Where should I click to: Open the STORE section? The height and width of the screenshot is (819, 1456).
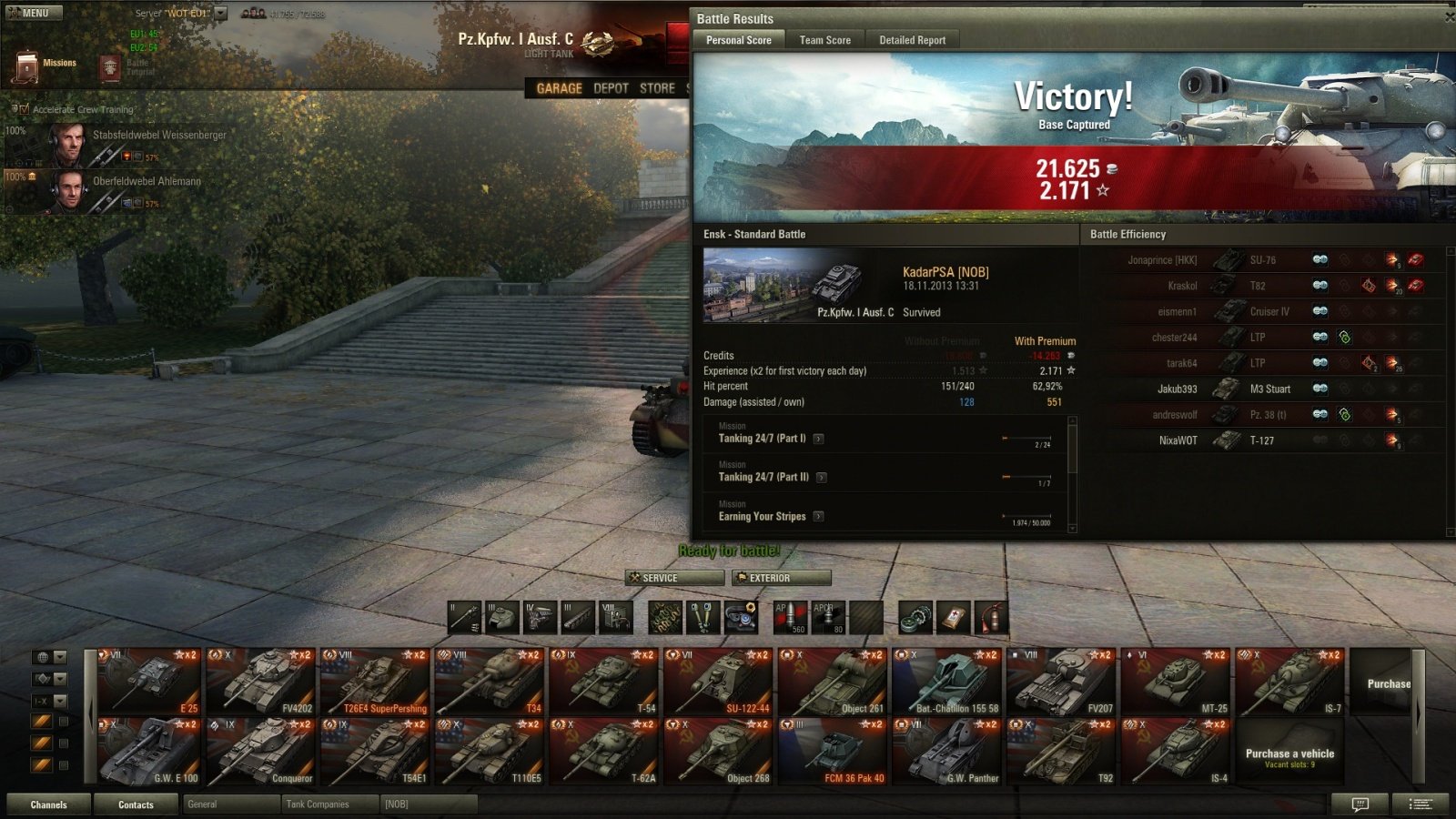tap(657, 88)
